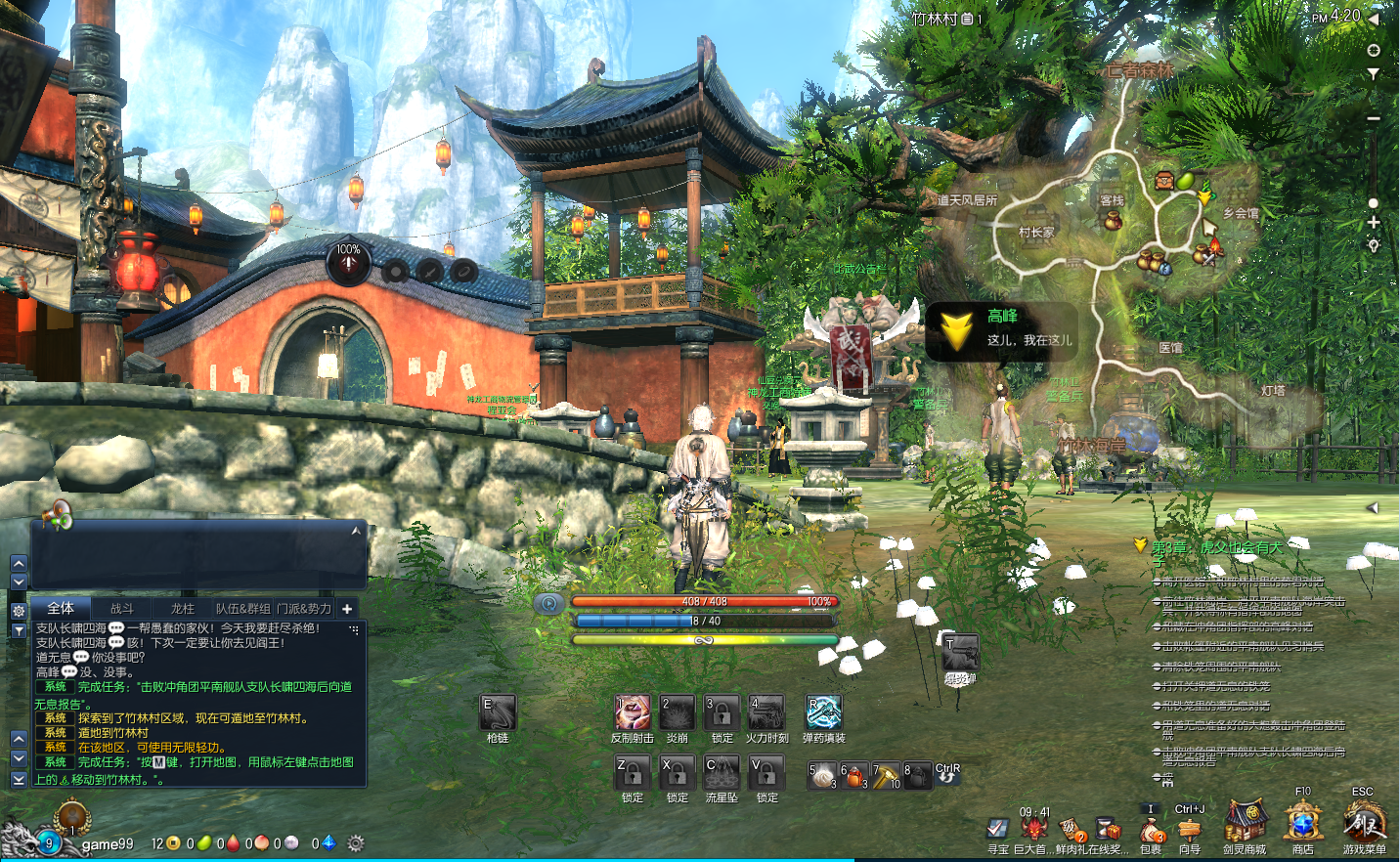1400x862 pixels.
Task: Activate the 枪链 skill icon
Action: pyautogui.click(x=498, y=712)
